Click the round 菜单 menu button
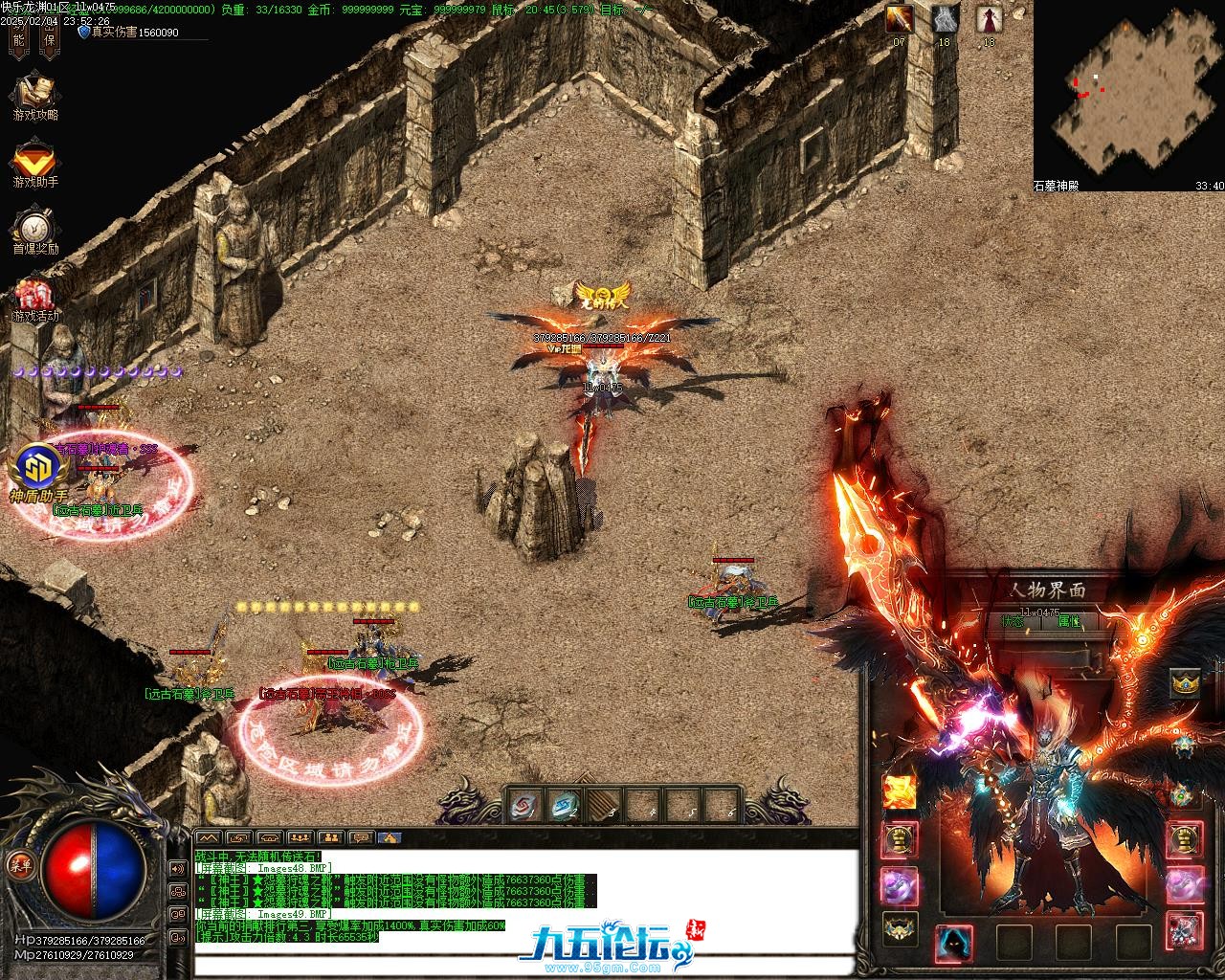 coord(17,862)
